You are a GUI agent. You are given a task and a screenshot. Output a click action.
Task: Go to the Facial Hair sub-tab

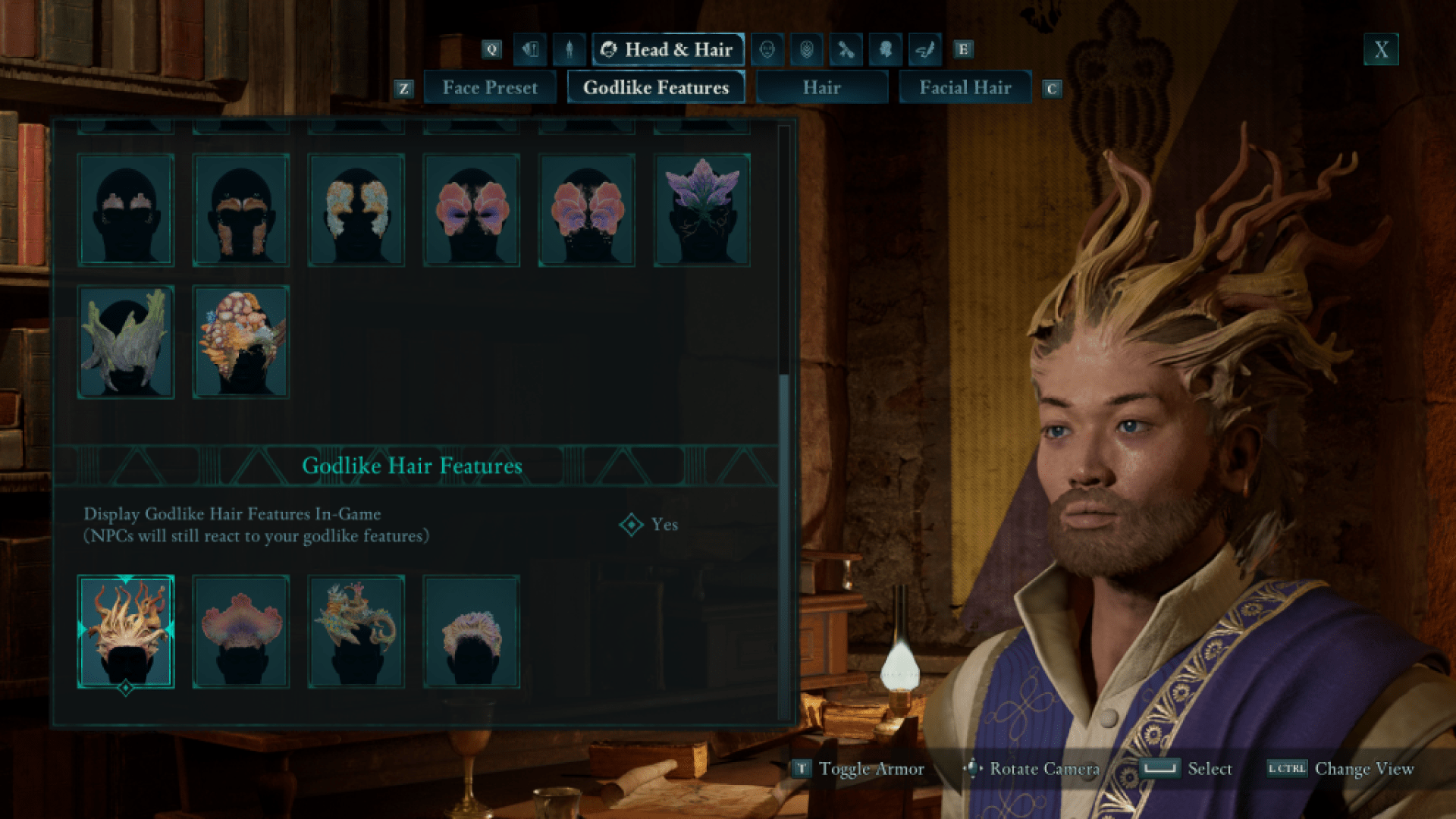pos(965,88)
